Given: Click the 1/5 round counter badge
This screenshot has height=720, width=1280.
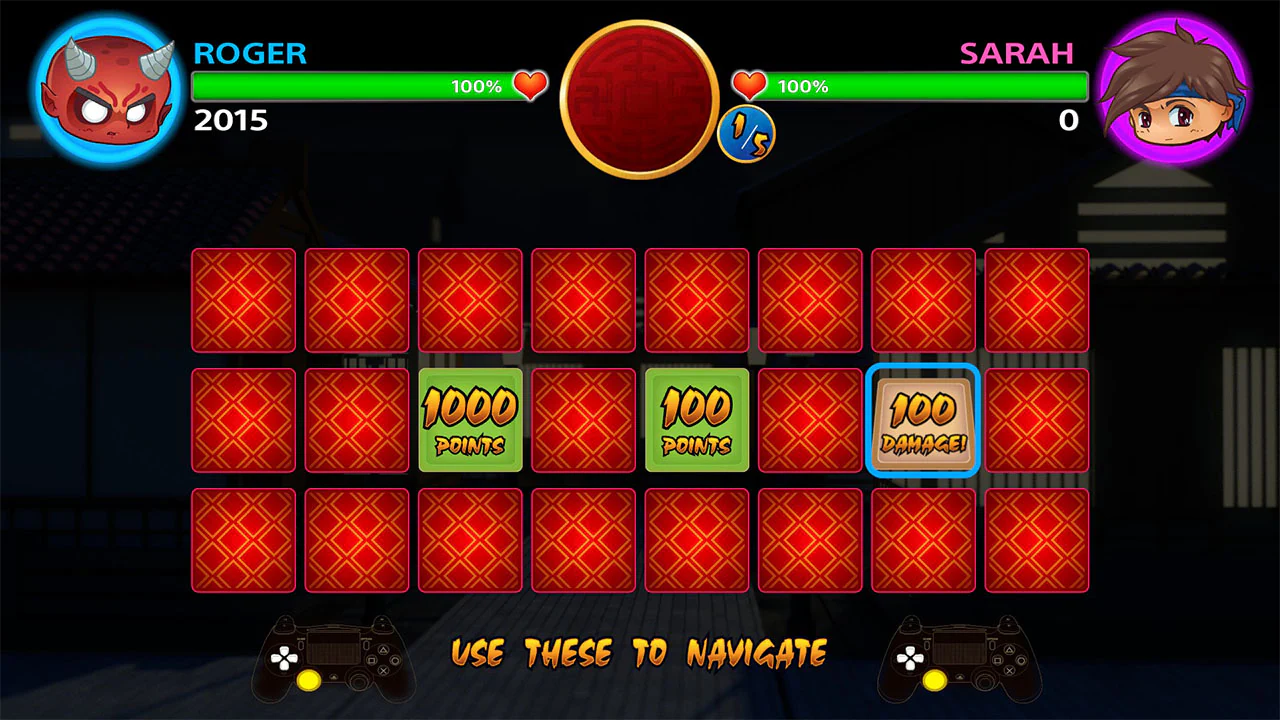Looking at the screenshot, I should pos(746,134).
